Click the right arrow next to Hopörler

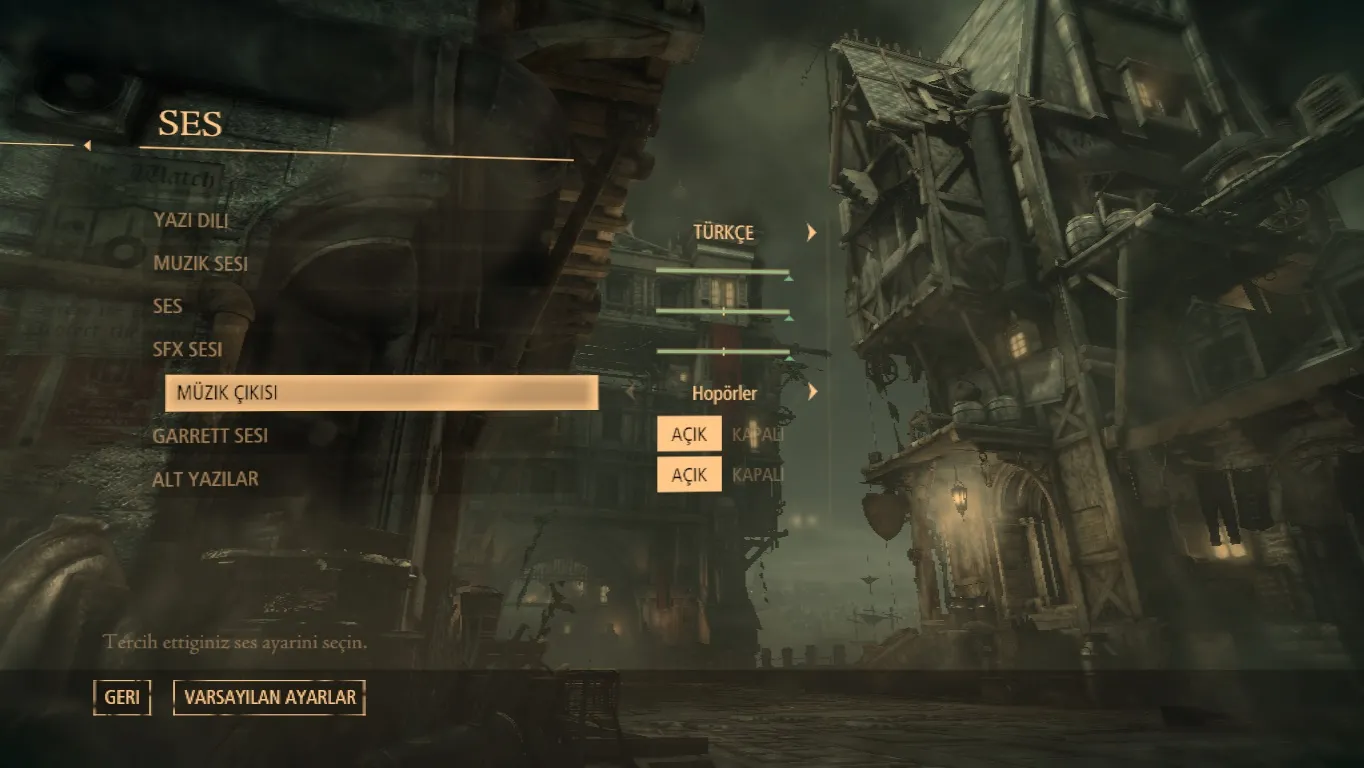[812, 393]
